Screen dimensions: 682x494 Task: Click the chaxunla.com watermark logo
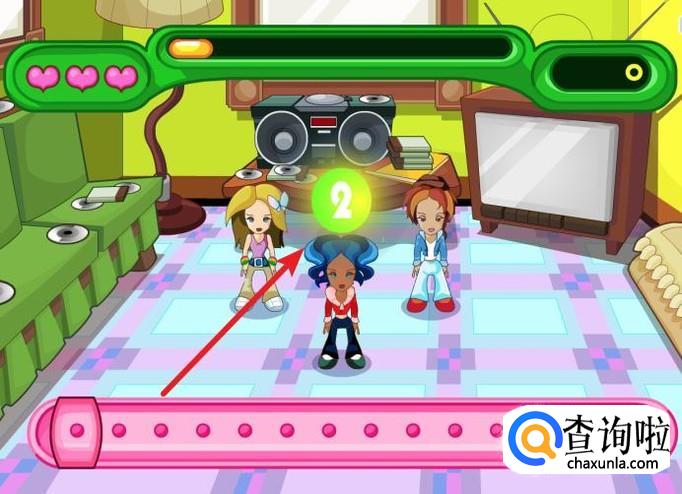coord(592,440)
